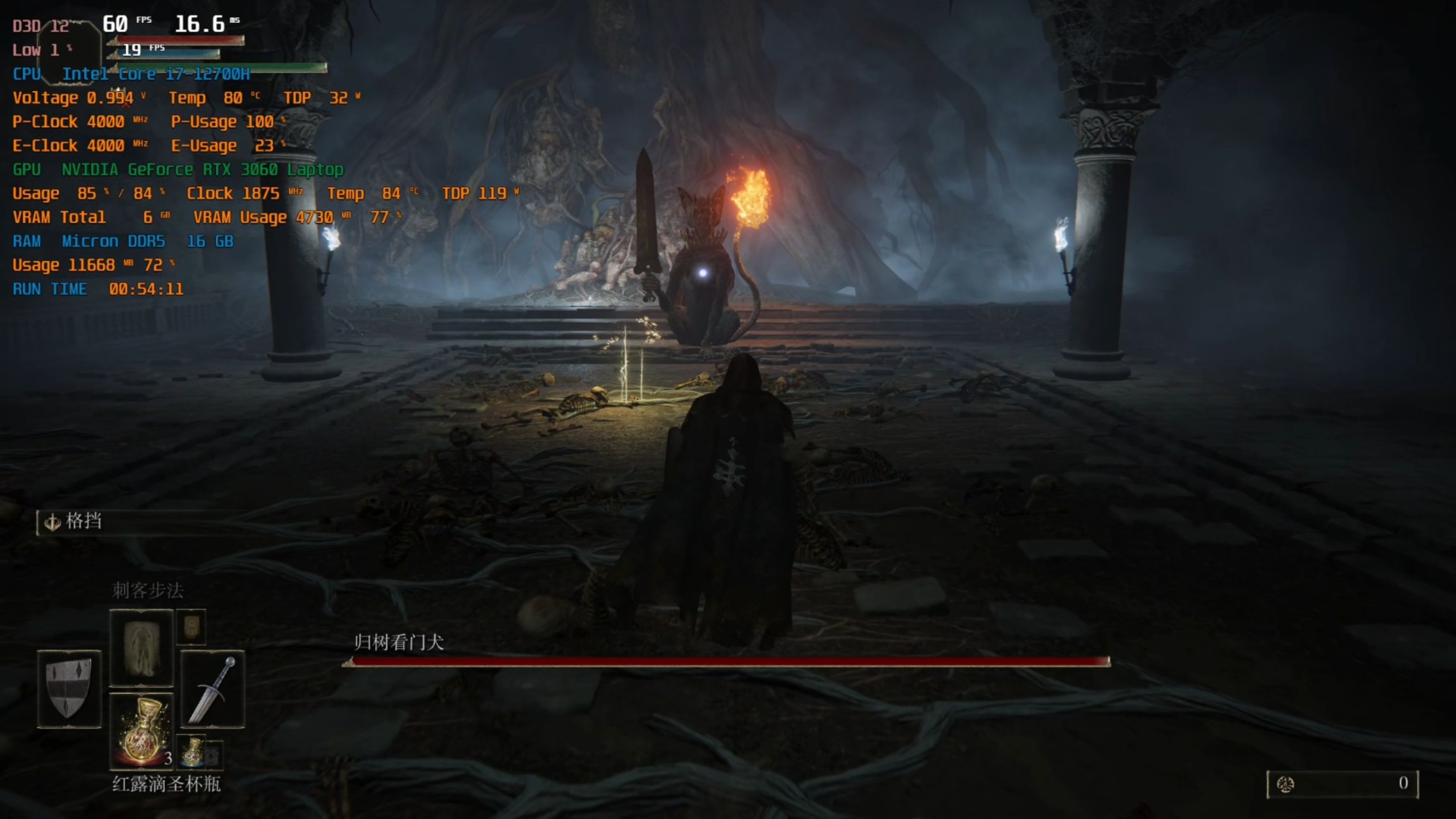The height and width of the screenshot is (819, 1456).
Task: Select the Assassin's Approach spell slot
Action: [x=141, y=647]
